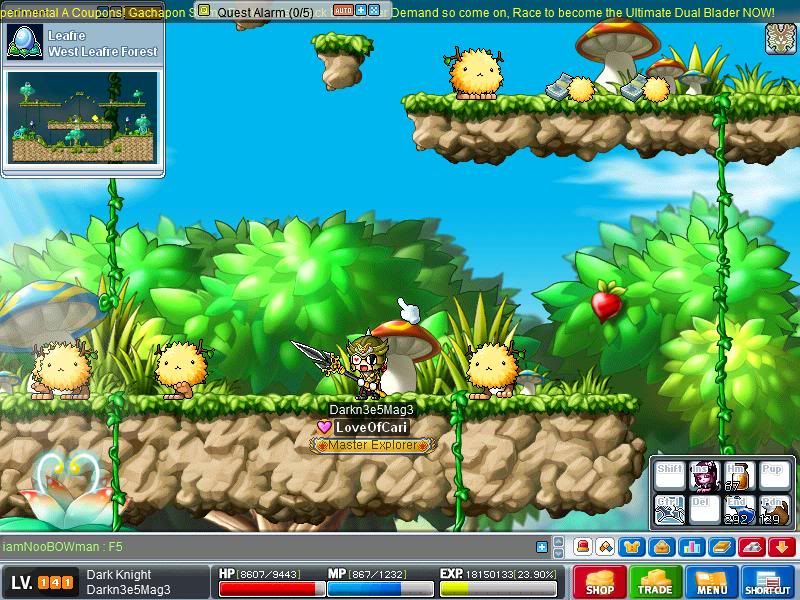
Task: Open the skill book icon
Action: [722, 547]
